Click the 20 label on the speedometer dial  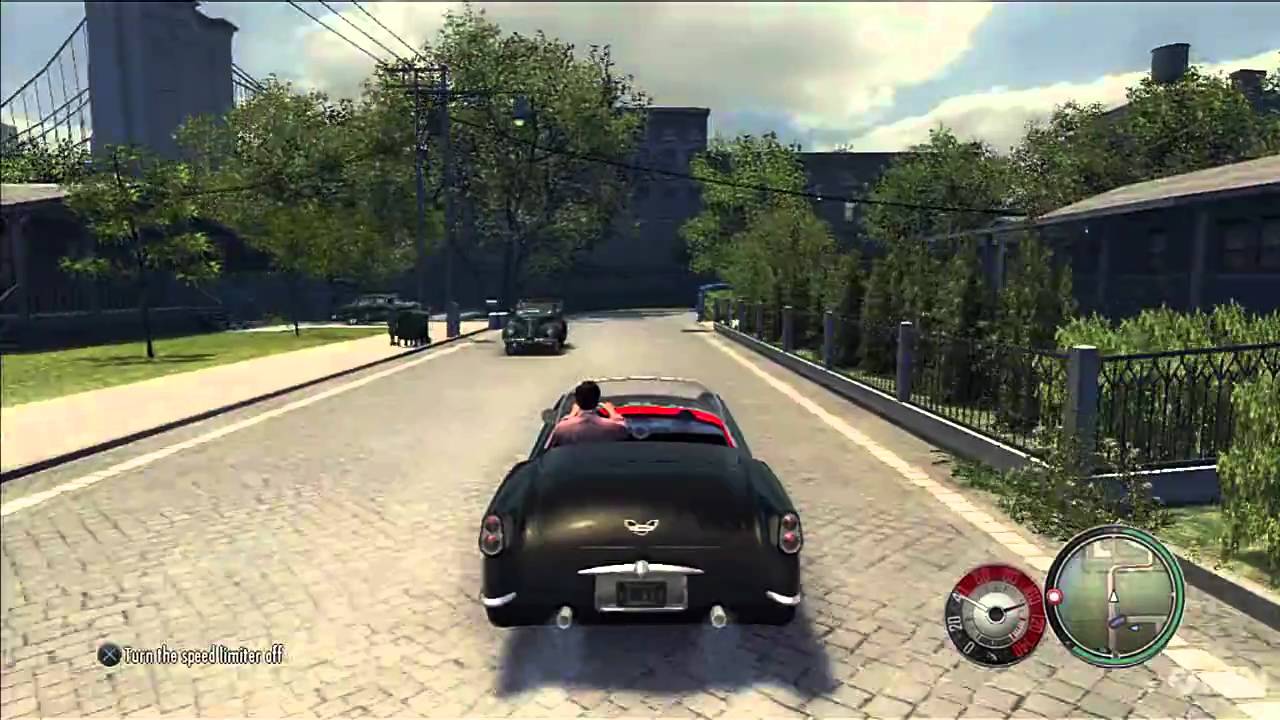pyautogui.click(x=954, y=625)
